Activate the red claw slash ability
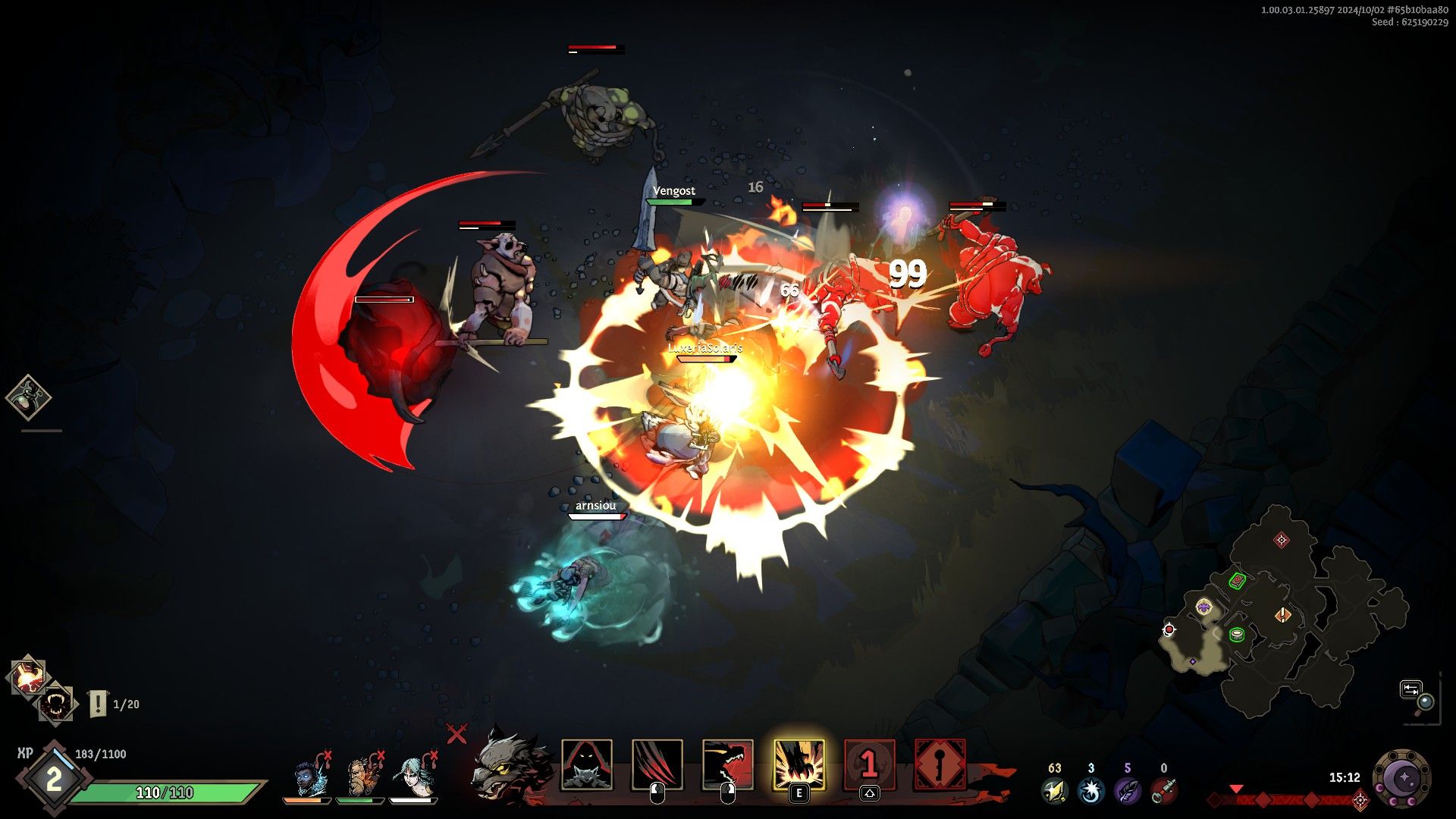1456x819 pixels. [x=657, y=765]
